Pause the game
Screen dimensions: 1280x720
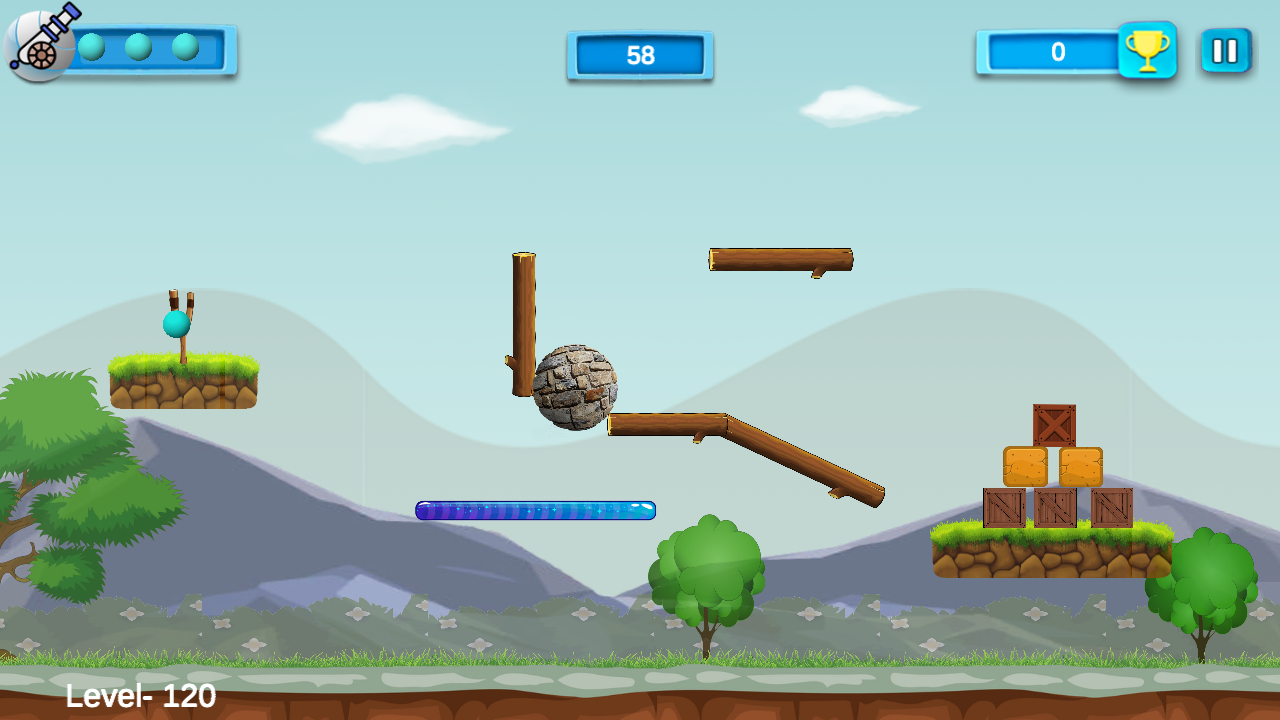coord(1225,50)
